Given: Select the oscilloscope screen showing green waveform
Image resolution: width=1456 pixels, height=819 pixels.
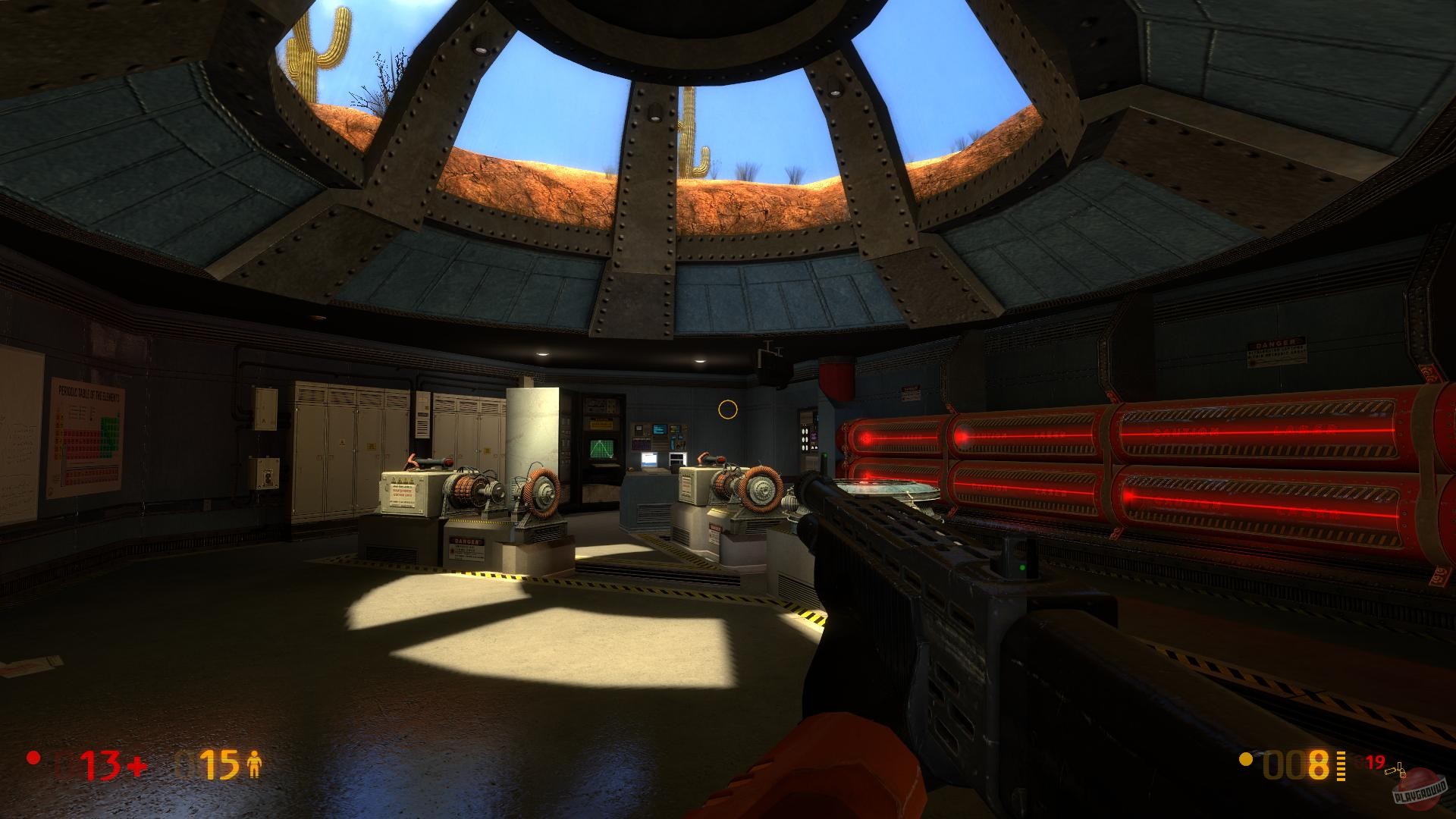Looking at the screenshot, I should click(603, 448).
